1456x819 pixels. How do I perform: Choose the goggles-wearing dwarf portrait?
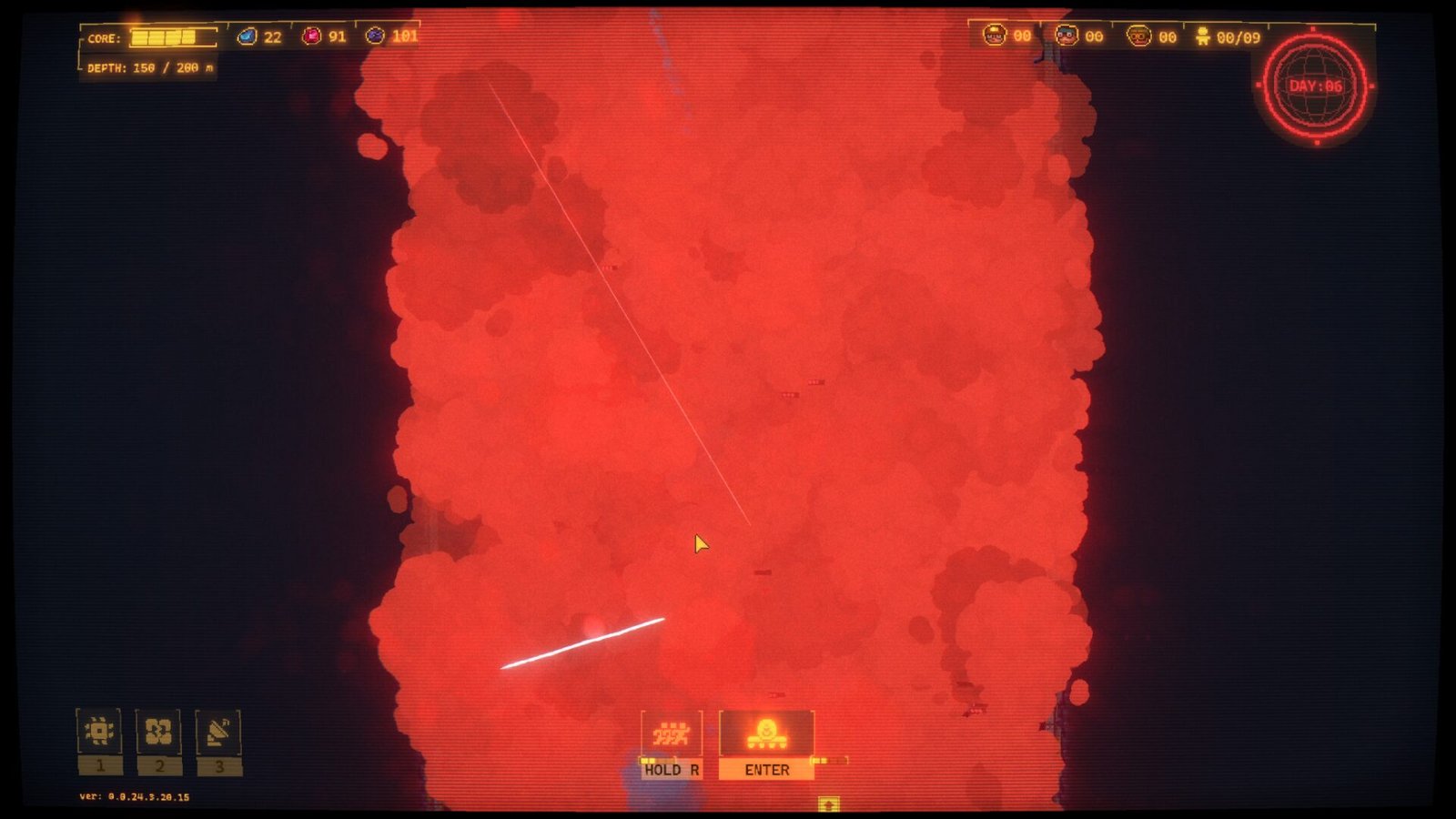pos(1138,36)
